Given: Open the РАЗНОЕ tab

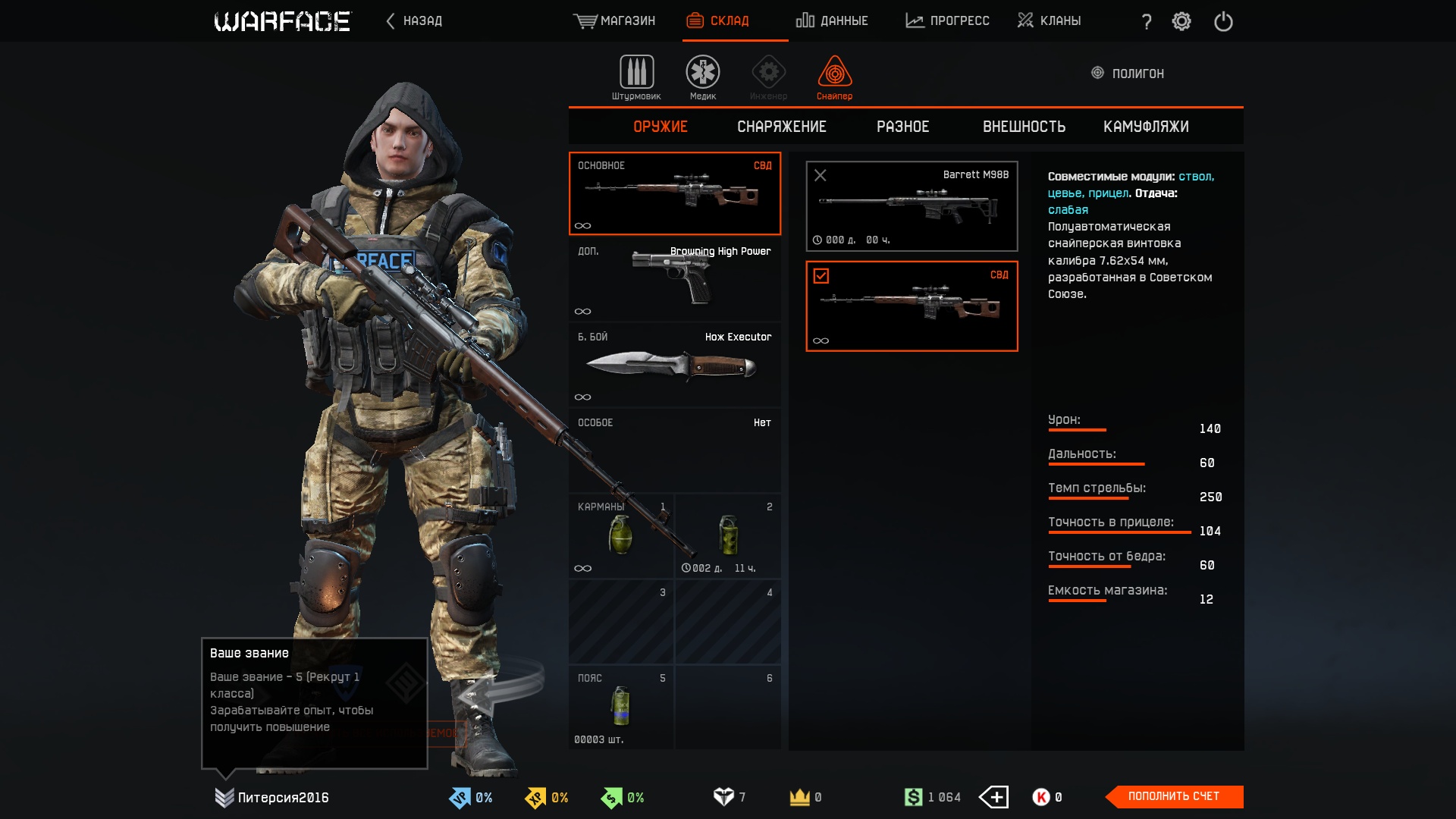Looking at the screenshot, I should [x=902, y=127].
